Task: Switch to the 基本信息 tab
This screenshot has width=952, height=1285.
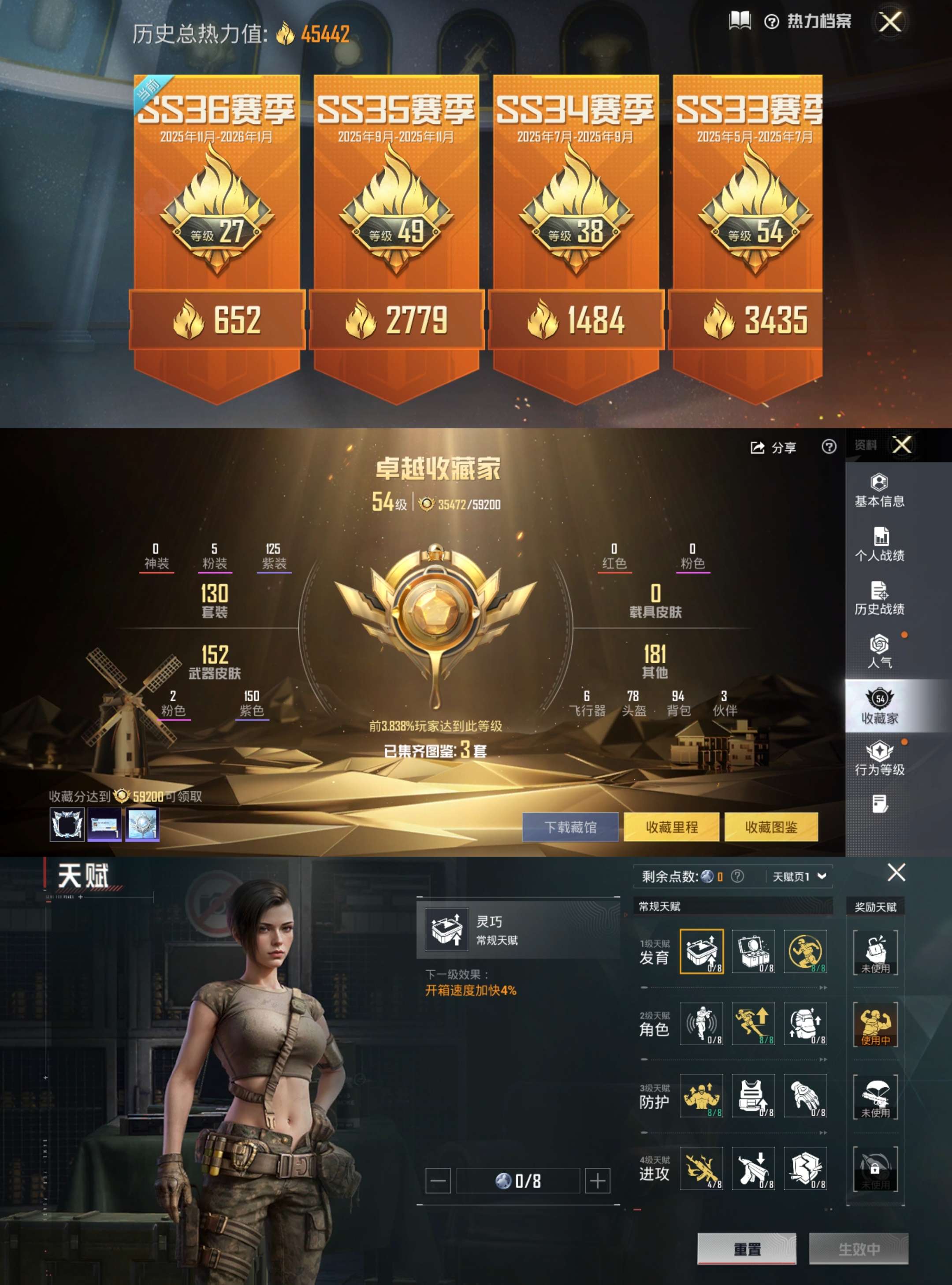Action: 879,490
